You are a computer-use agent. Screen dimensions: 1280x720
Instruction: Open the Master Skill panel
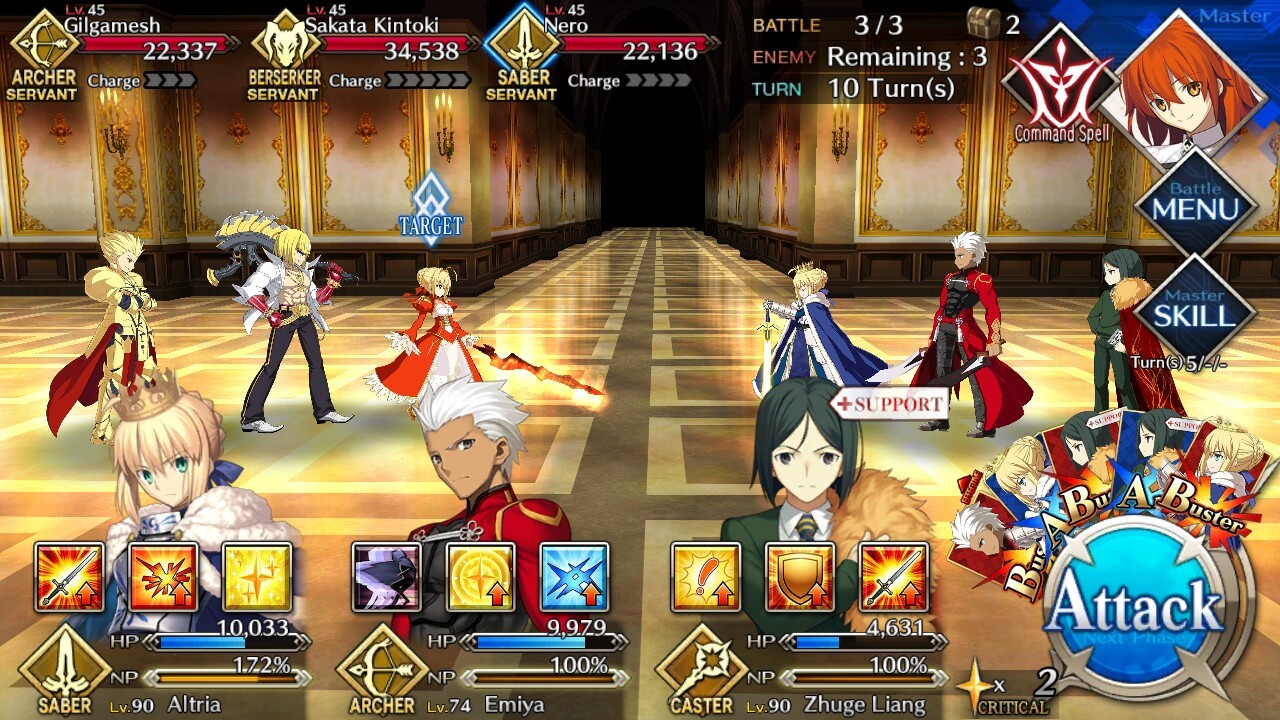tap(1195, 309)
